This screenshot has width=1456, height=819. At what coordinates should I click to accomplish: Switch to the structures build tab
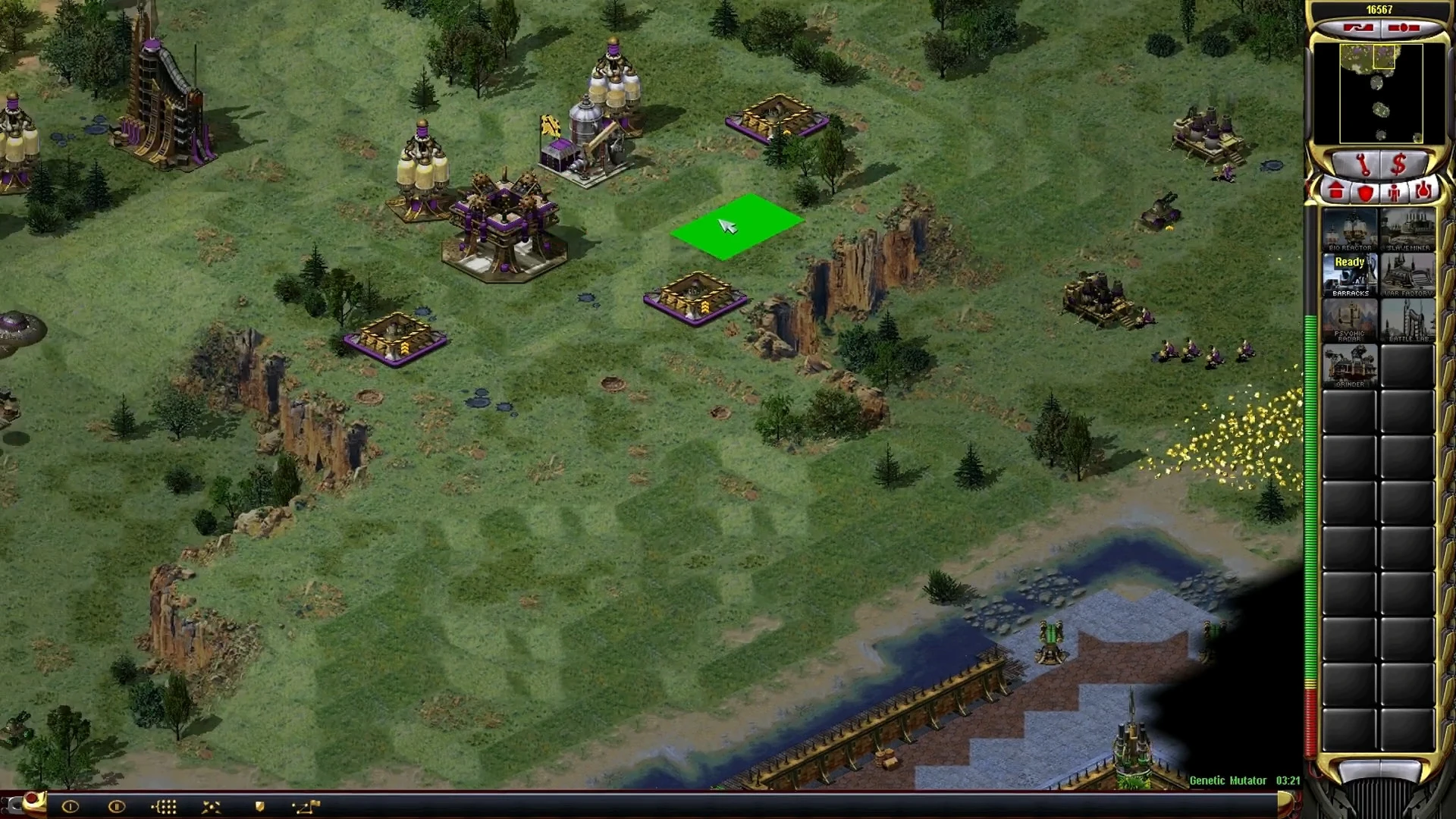coord(1336,192)
